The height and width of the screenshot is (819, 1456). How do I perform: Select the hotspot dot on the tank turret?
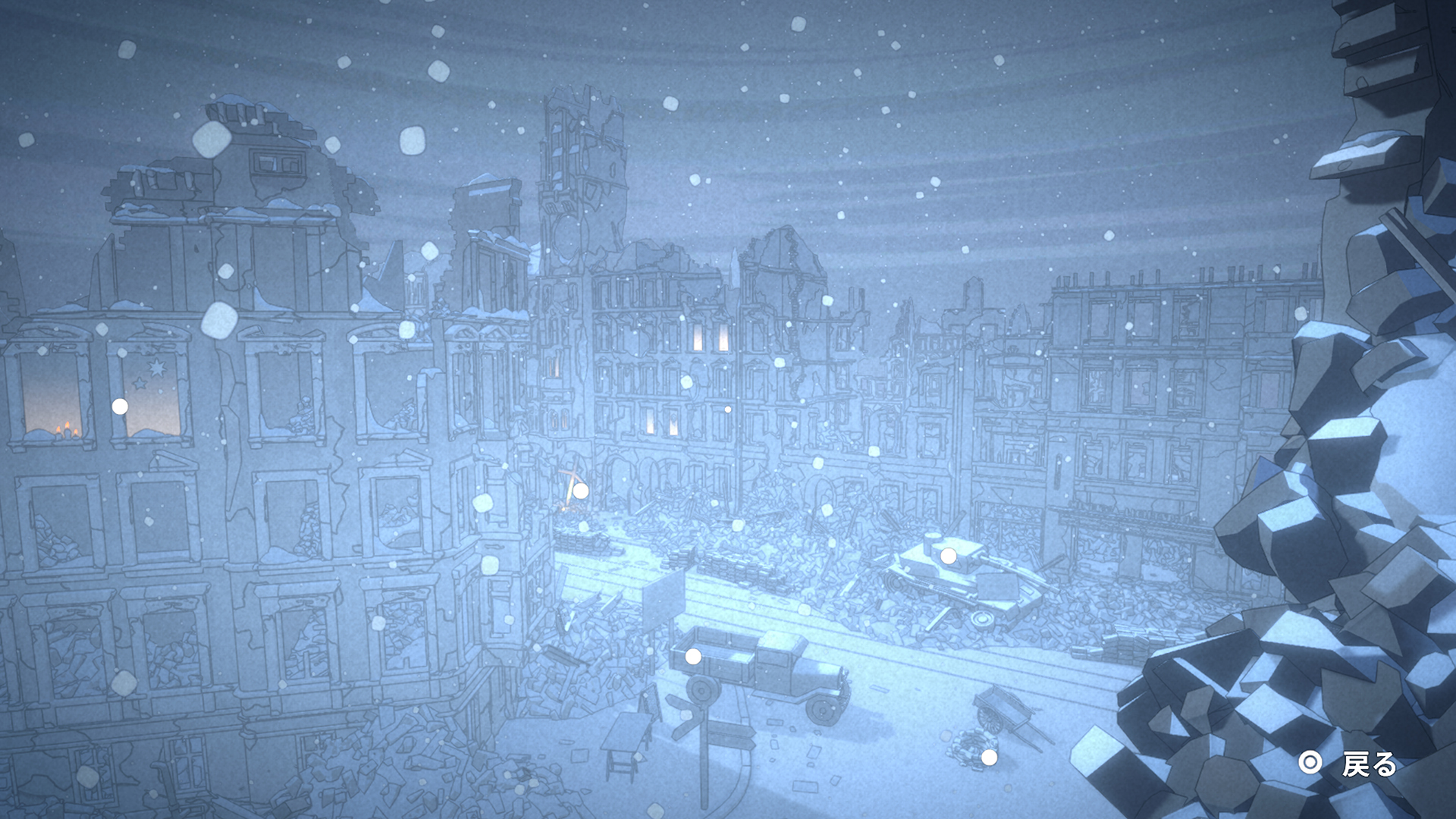coord(948,557)
